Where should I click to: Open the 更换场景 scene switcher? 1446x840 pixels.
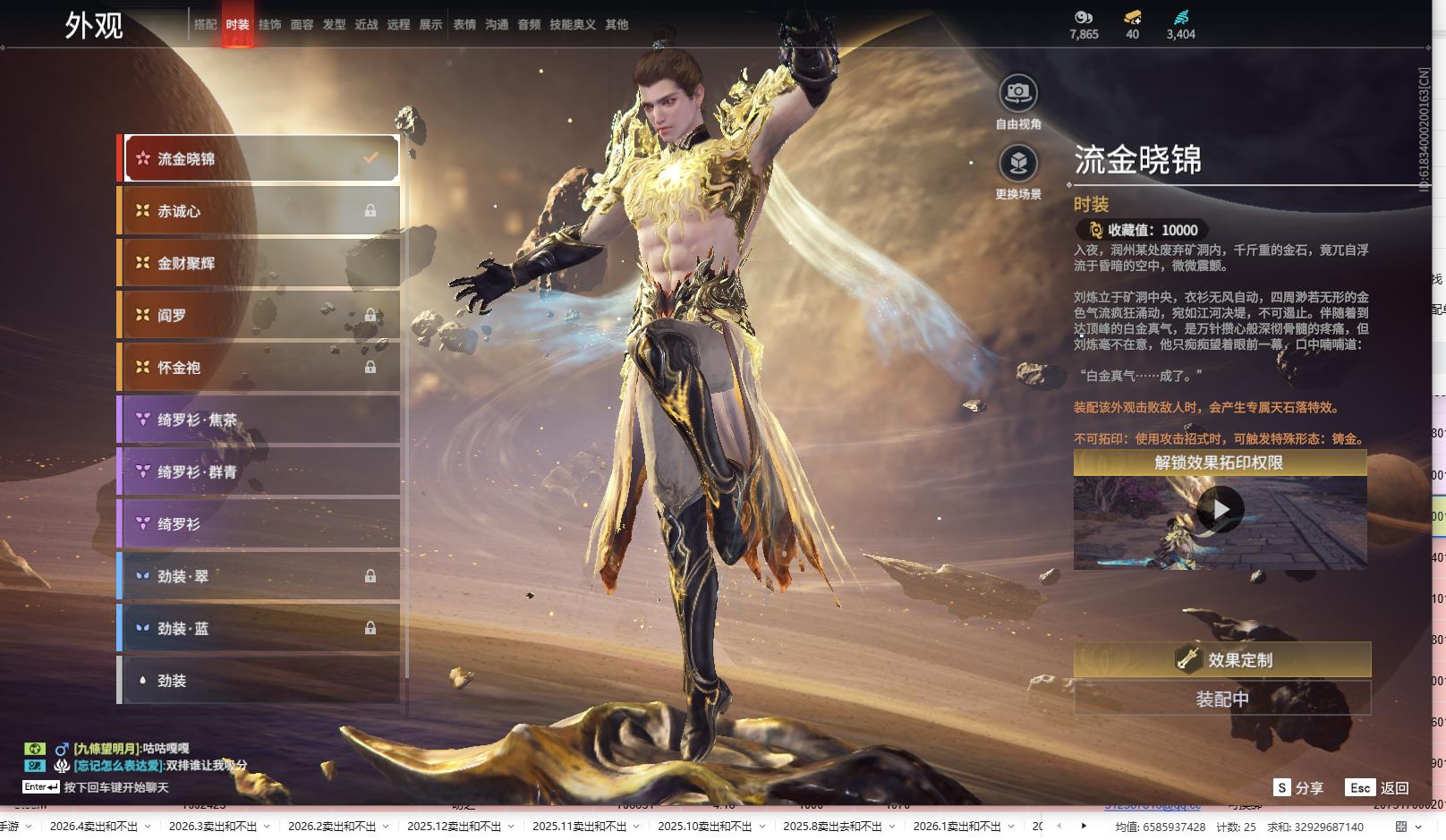[1018, 164]
